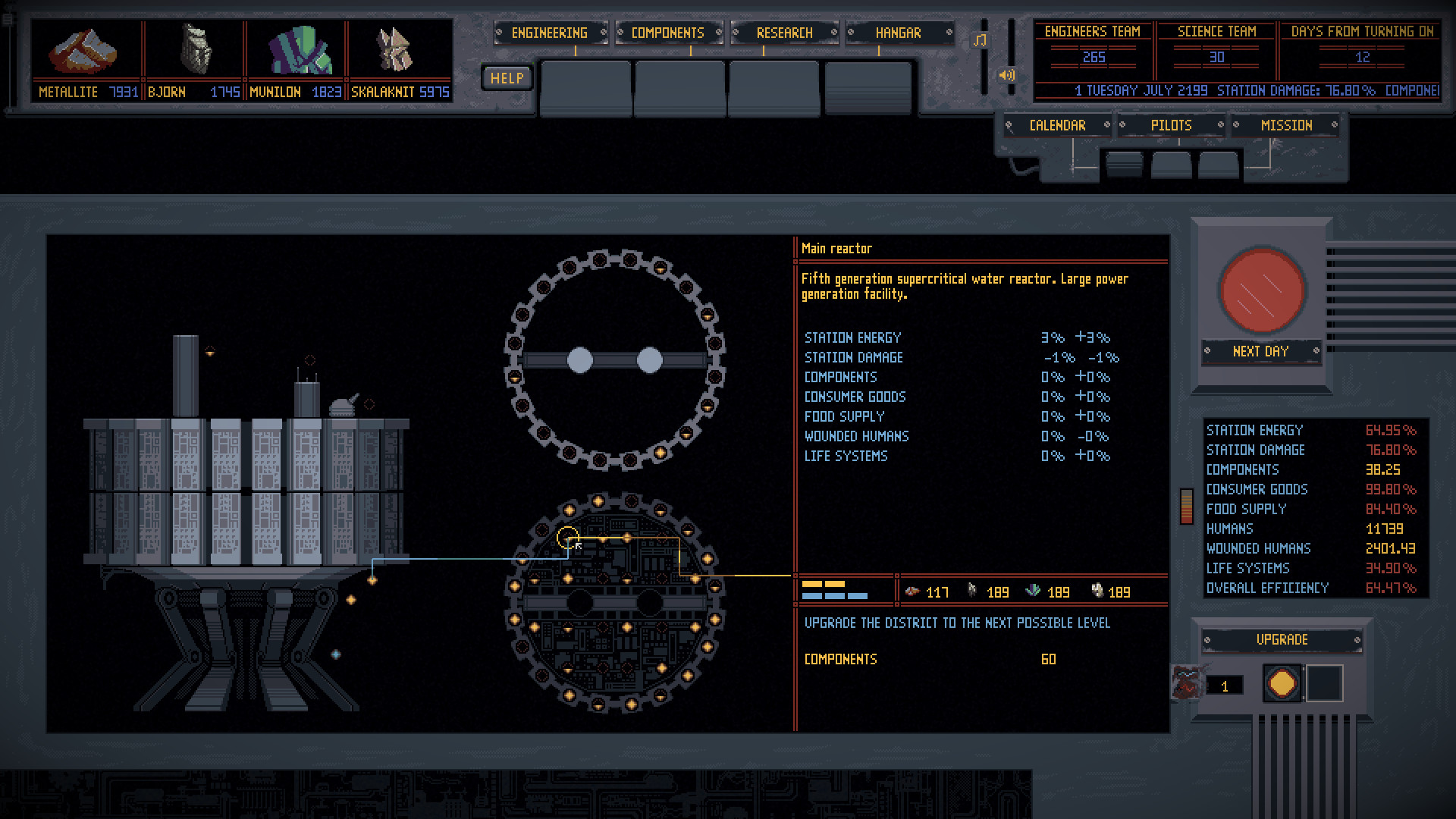The height and width of the screenshot is (819, 1456).
Task: Click the upgrade quantity field showing 1
Action: [1223, 686]
